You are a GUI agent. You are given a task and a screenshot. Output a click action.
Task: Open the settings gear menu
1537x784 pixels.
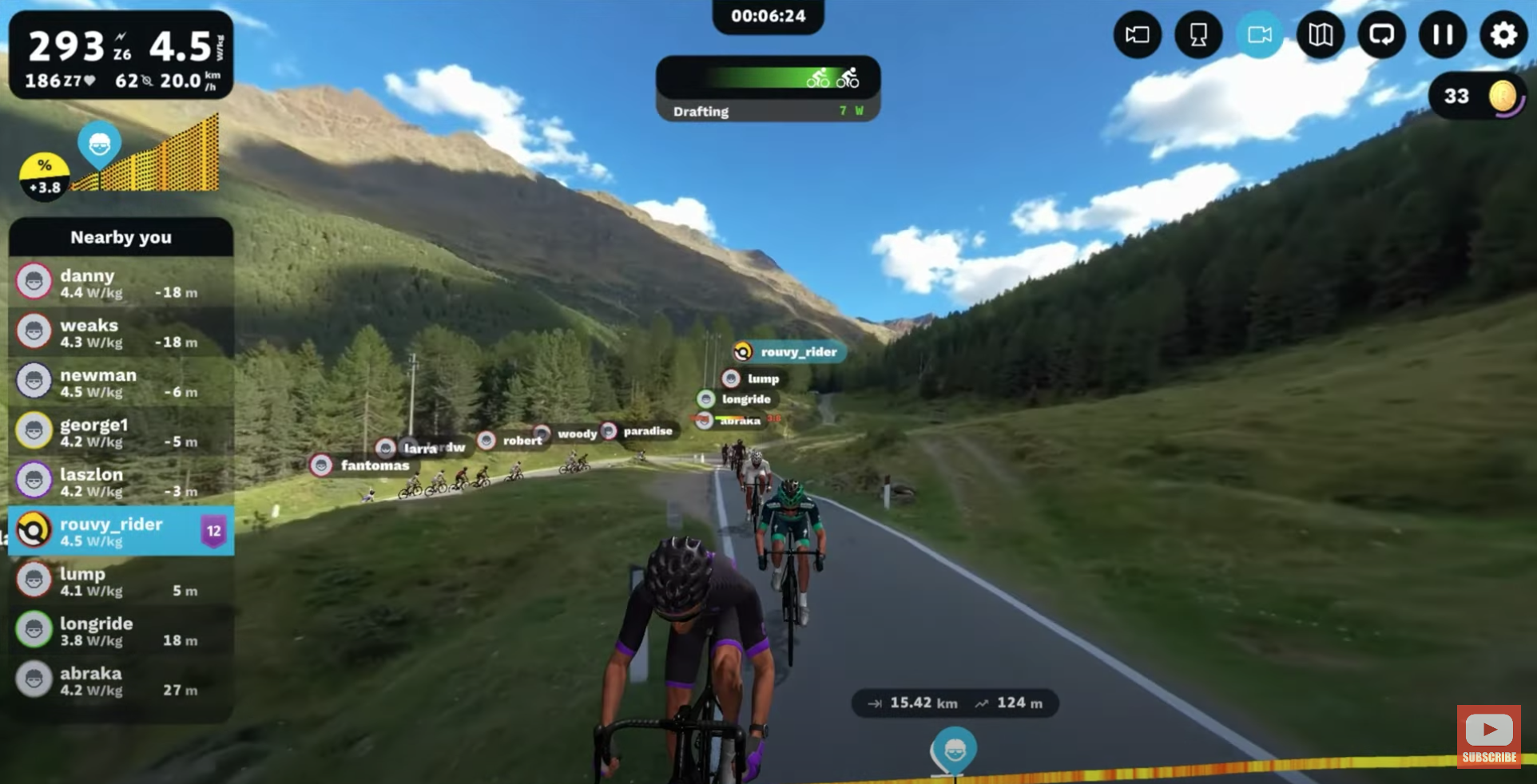(x=1504, y=34)
